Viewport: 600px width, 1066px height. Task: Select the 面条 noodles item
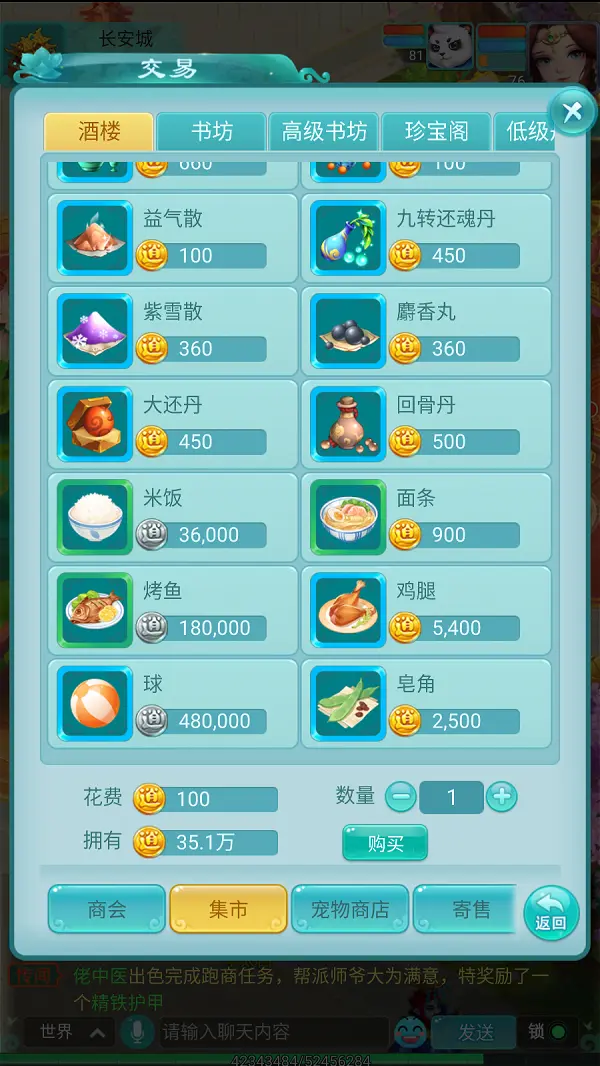pos(426,517)
